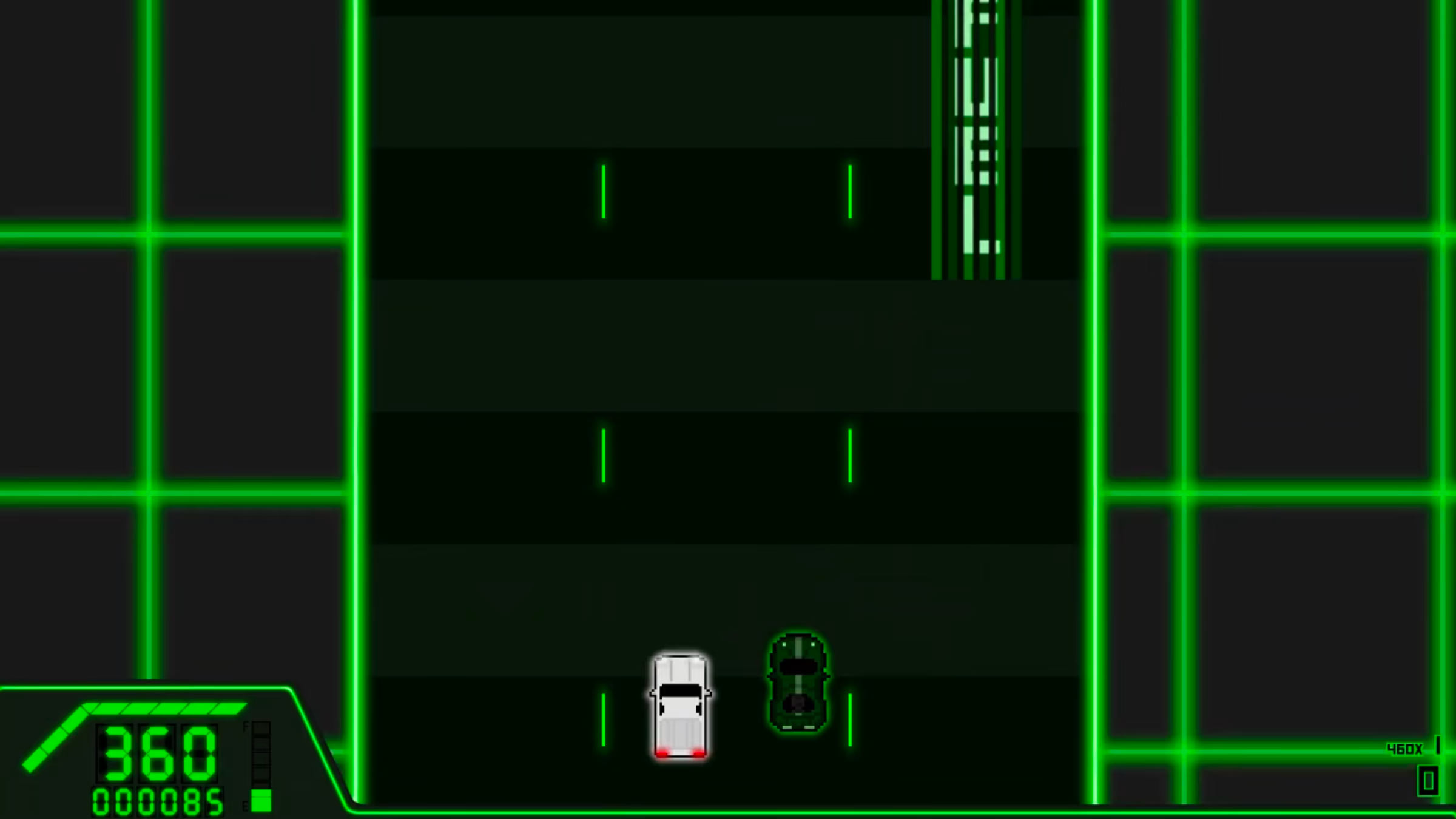Click the vertical tick beside the 460X label
Viewport: 1456px width, 819px height.
pyautogui.click(x=1438, y=745)
